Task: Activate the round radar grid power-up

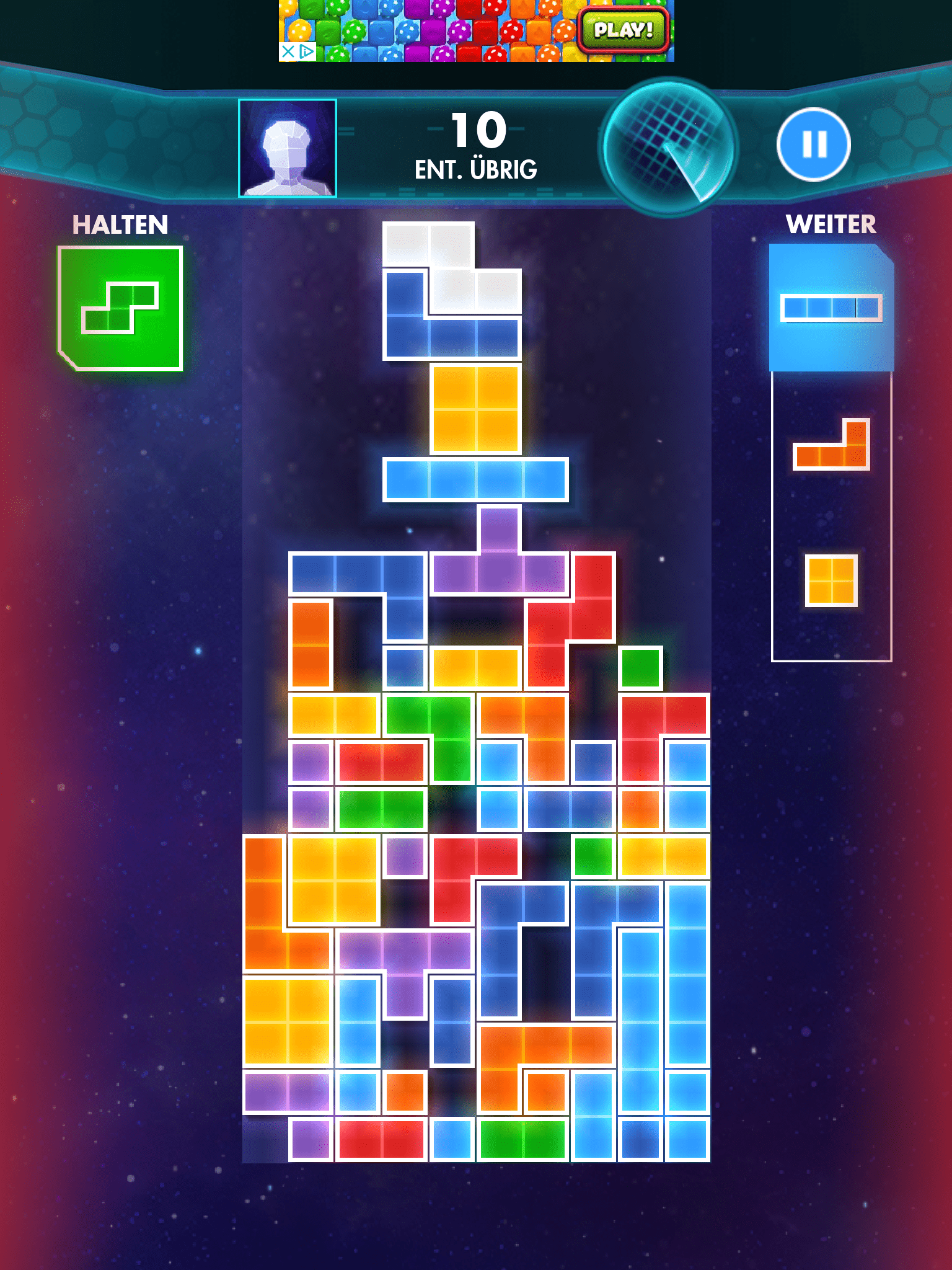Action: [x=668, y=147]
